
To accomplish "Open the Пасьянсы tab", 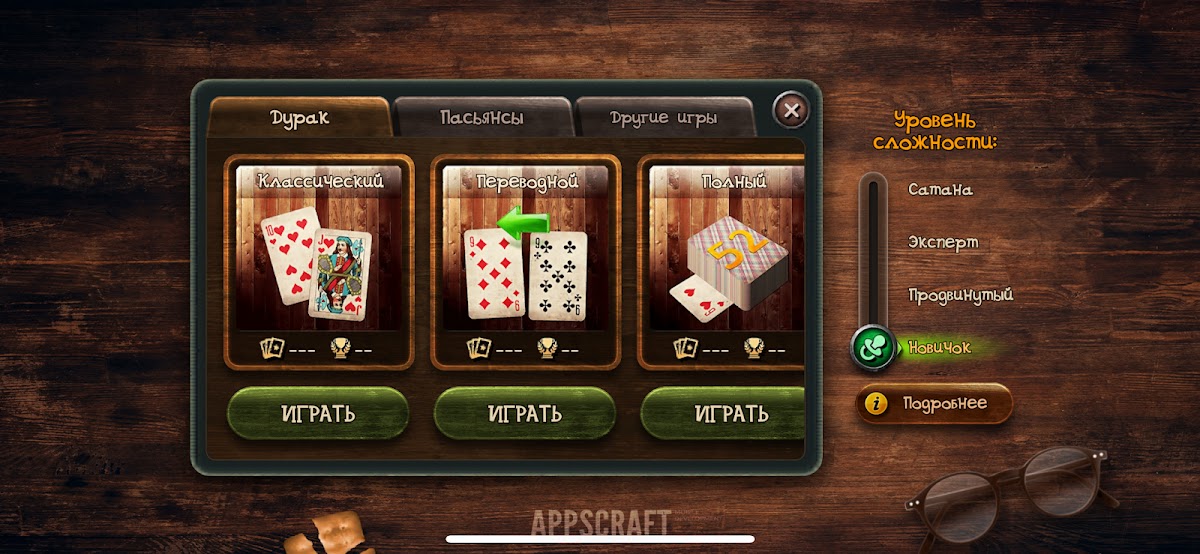I will pos(482,118).
